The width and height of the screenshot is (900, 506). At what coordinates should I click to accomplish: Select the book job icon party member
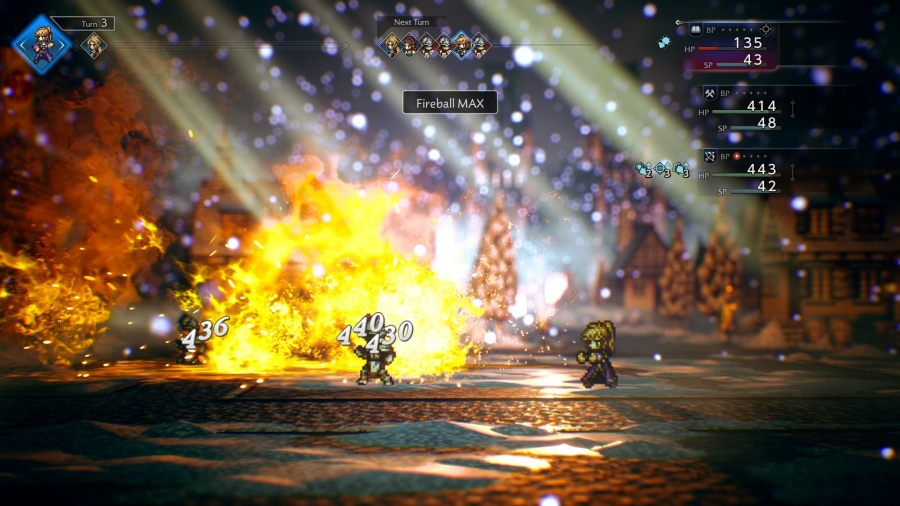[695, 30]
